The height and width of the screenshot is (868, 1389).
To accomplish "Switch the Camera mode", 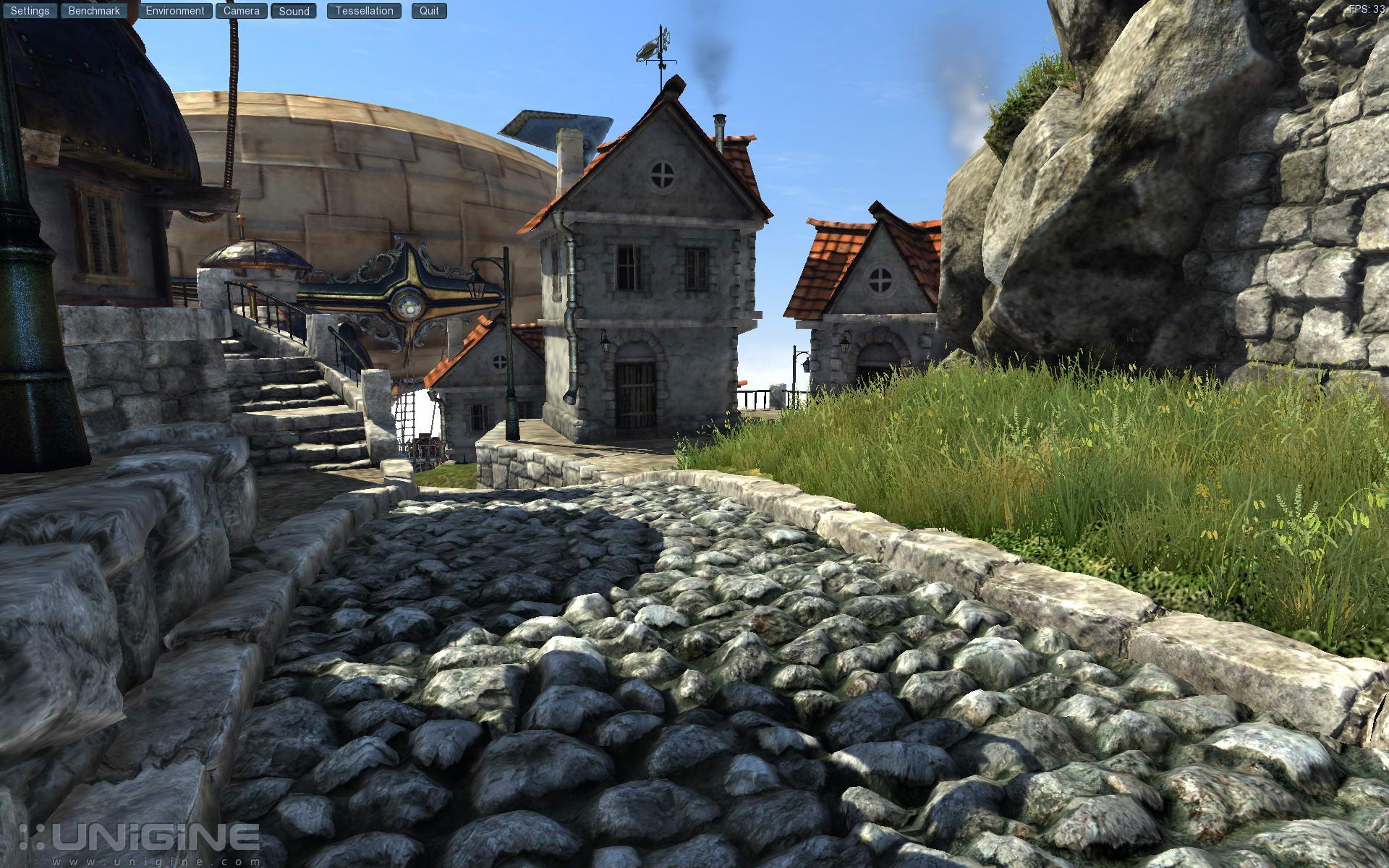I will (x=241, y=11).
